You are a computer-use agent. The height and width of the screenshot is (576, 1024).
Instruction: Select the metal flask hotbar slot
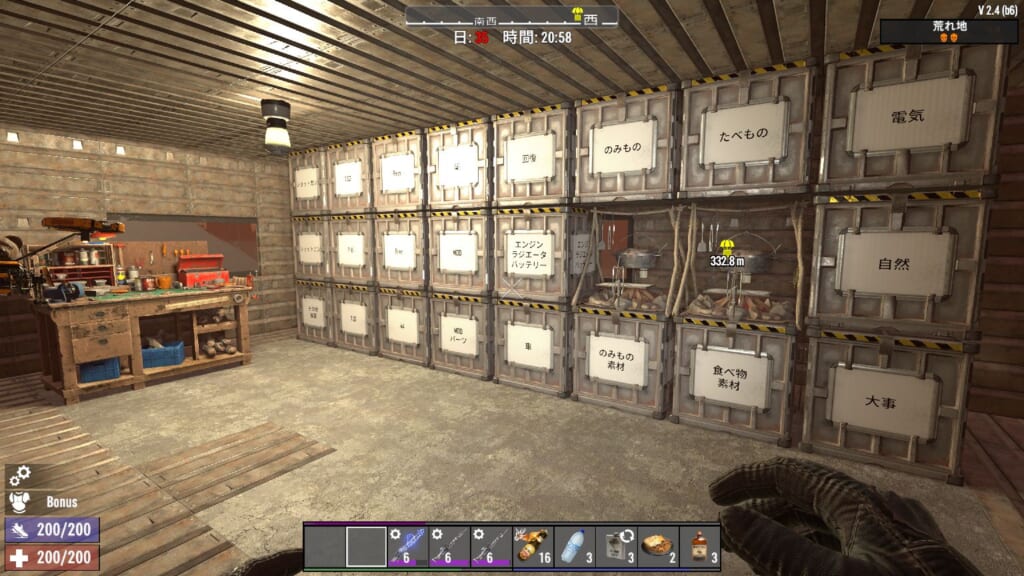pyautogui.click(x=616, y=546)
